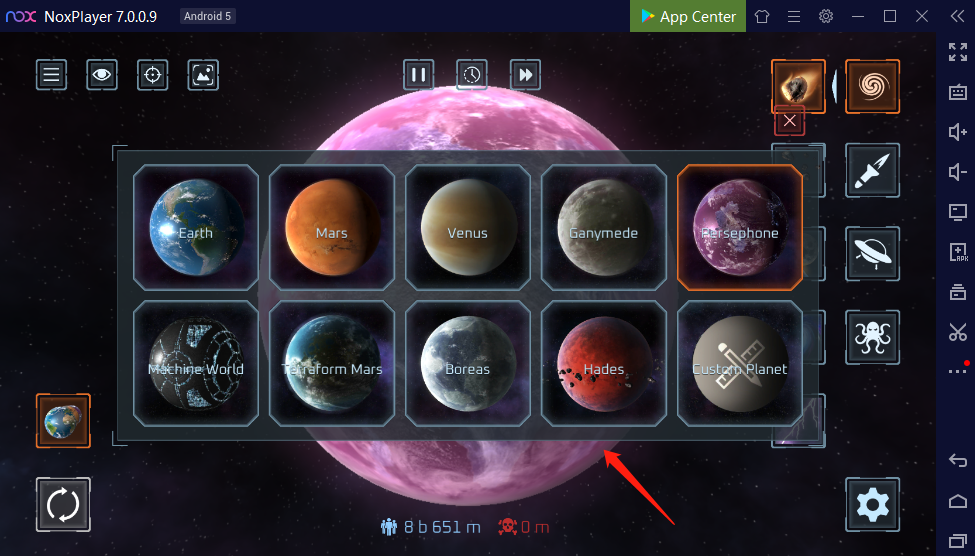Open the NoxPlayer App Center
Screen dimensions: 975x556
pyautogui.click(x=688, y=16)
